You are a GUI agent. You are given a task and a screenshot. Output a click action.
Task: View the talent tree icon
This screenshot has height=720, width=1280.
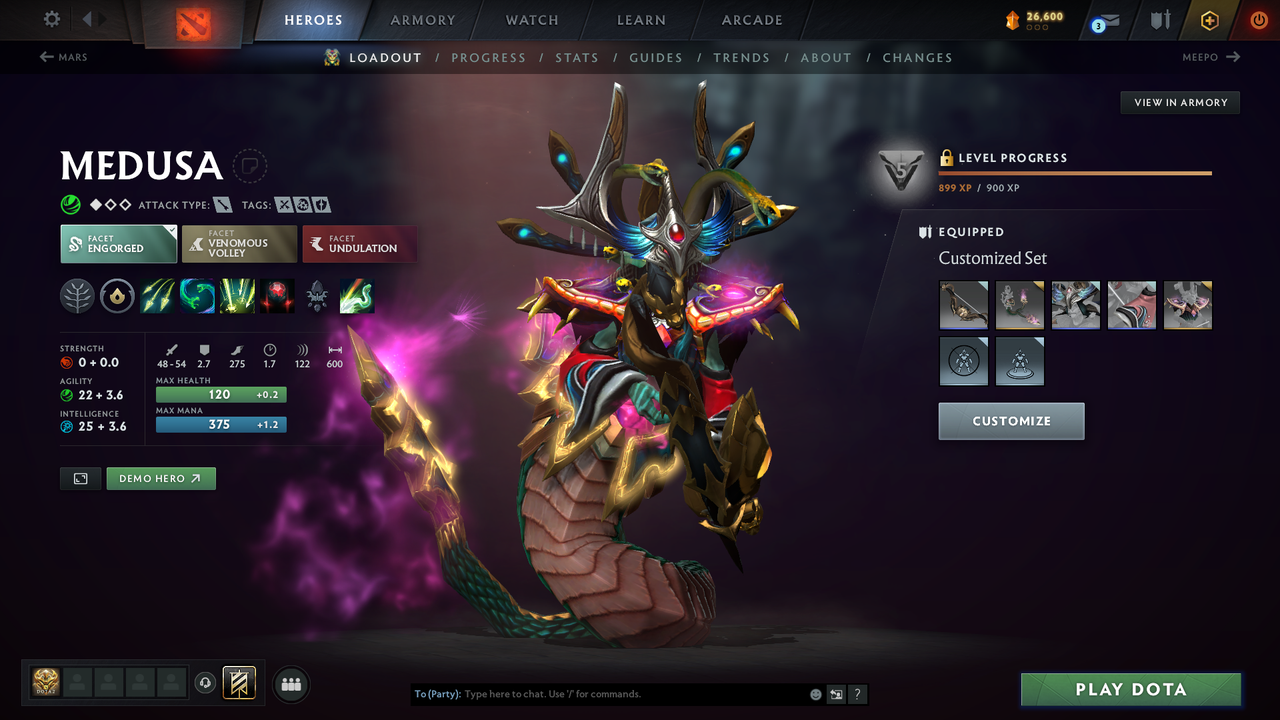click(77, 295)
